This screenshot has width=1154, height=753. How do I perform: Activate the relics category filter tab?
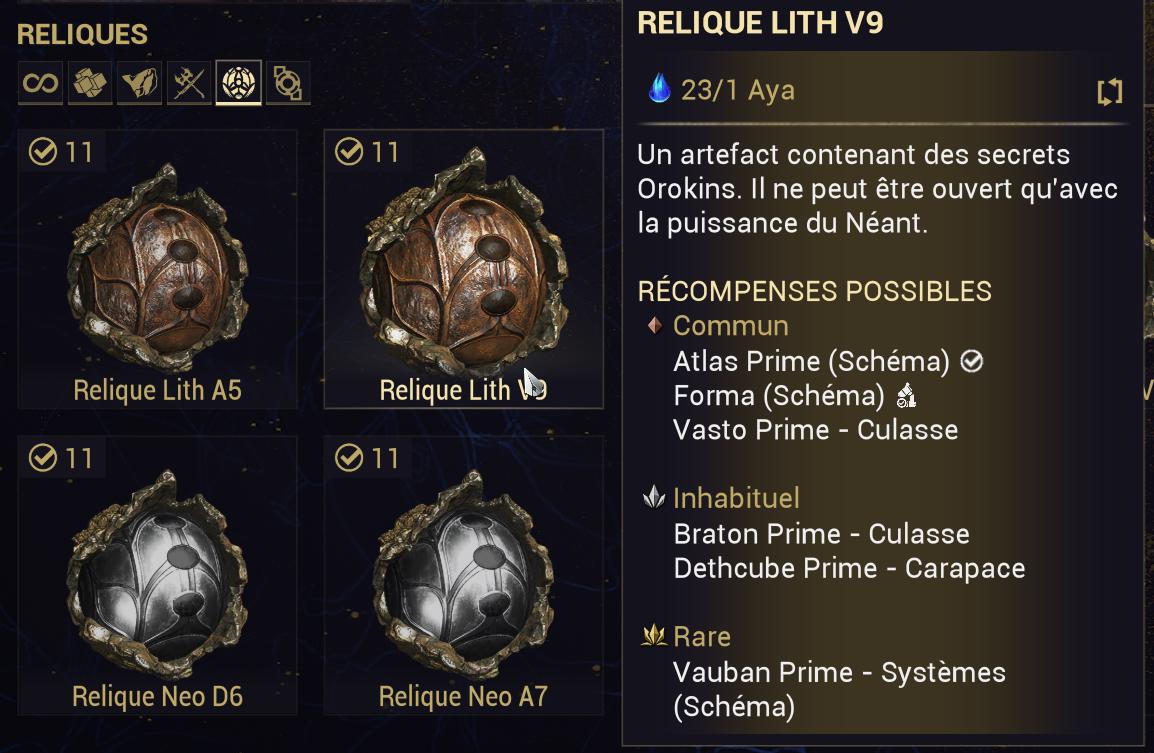tap(238, 83)
